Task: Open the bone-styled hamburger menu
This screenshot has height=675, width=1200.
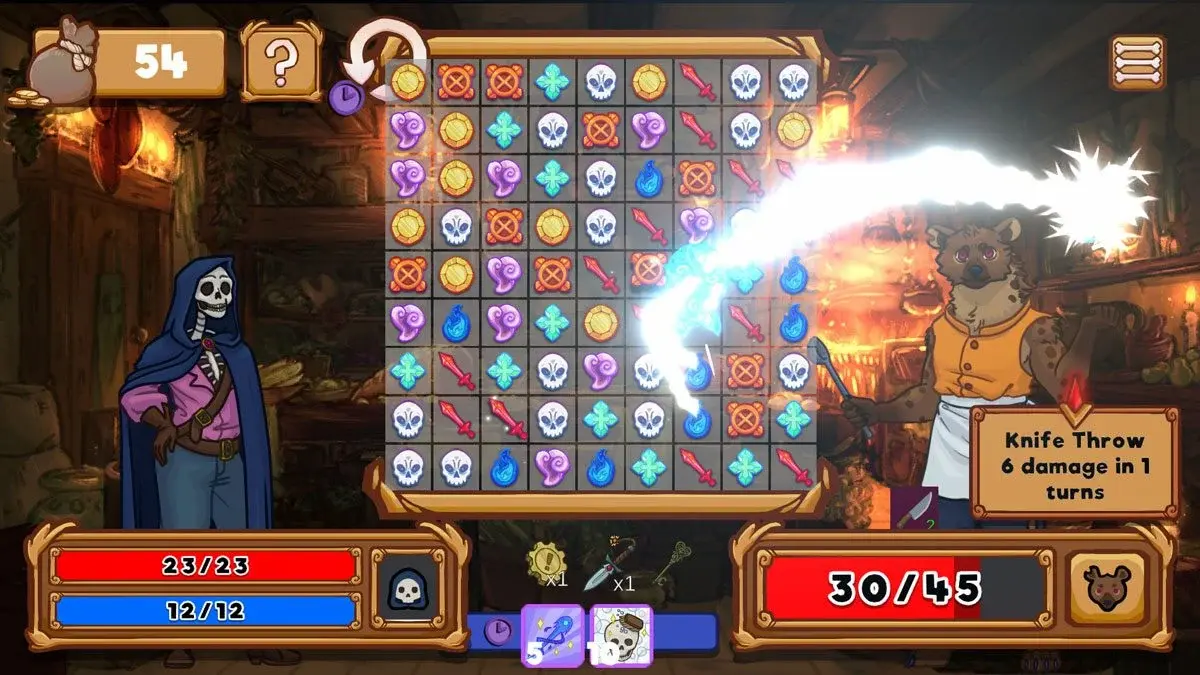Action: click(x=1137, y=62)
